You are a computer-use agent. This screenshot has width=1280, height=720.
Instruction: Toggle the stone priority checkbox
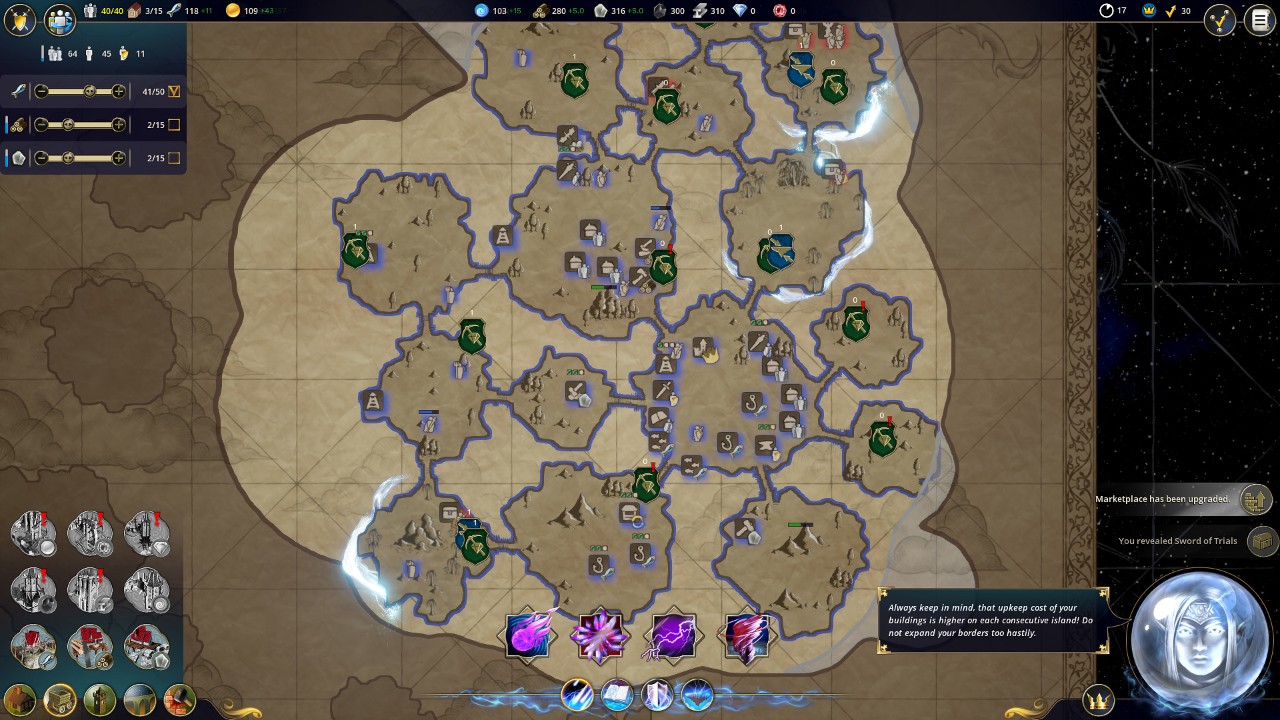click(x=174, y=158)
